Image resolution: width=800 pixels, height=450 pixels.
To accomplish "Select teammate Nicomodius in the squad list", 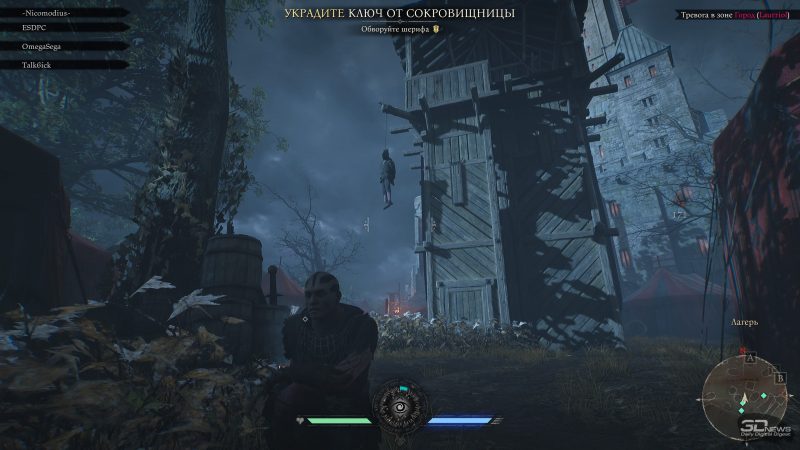I will click(44, 13).
